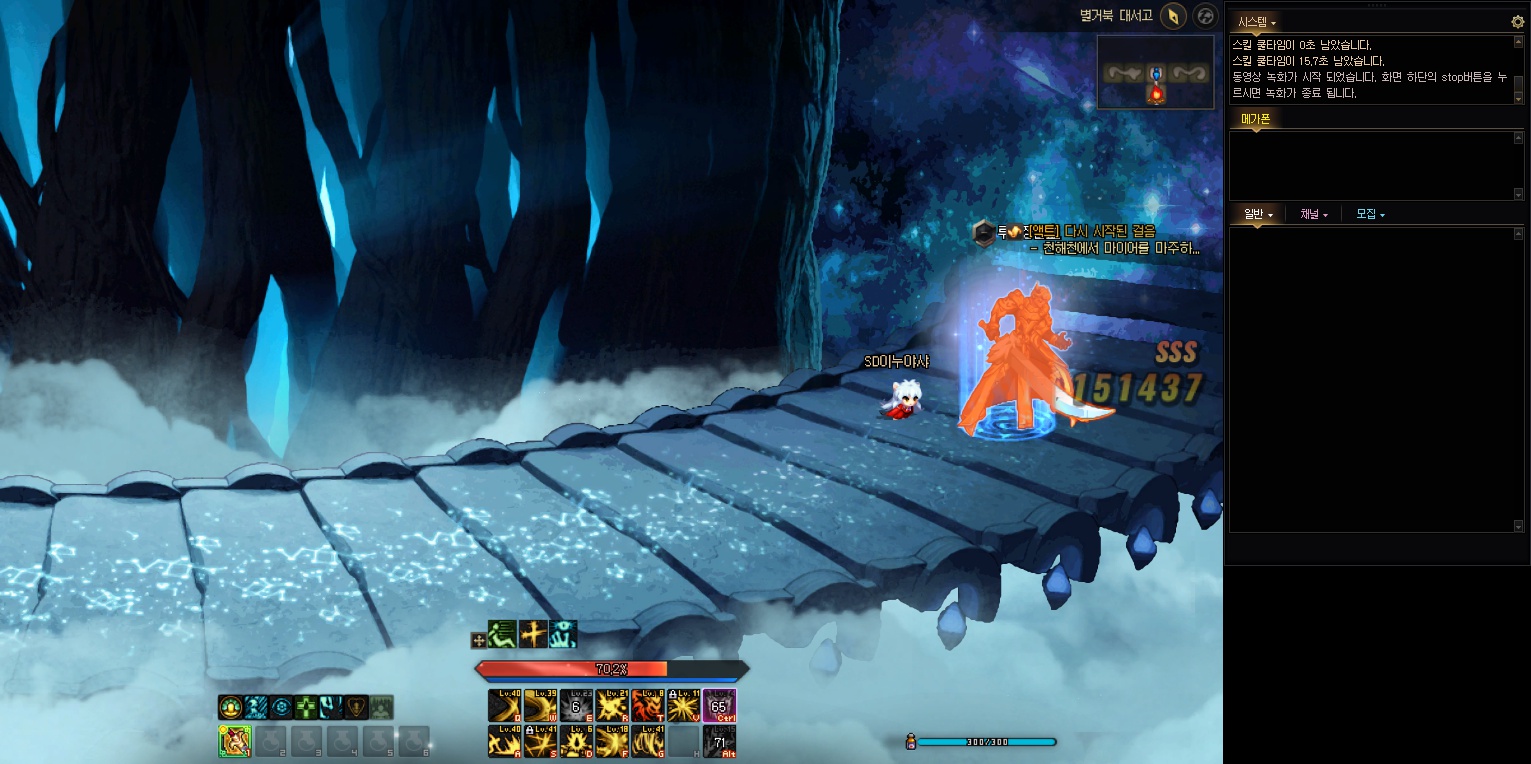Viewport: 1531px width, 764px height.
Task: Use the Q-key Lv.40 skill
Action: (x=503, y=706)
